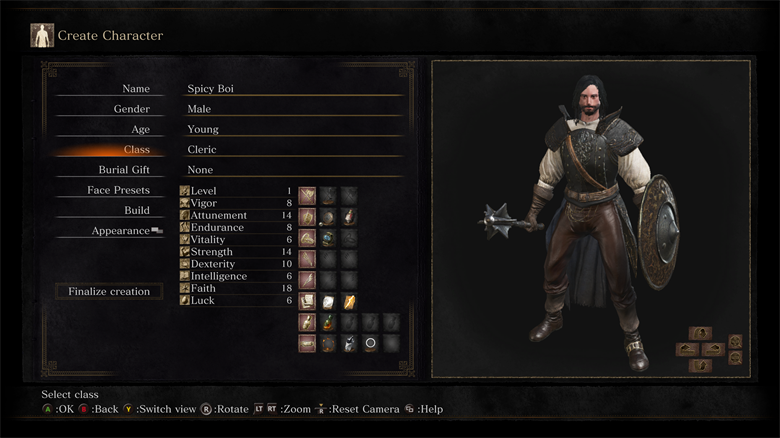Select the Burial Gift row
The image size is (780, 438).
pyautogui.click(x=123, y=170)
